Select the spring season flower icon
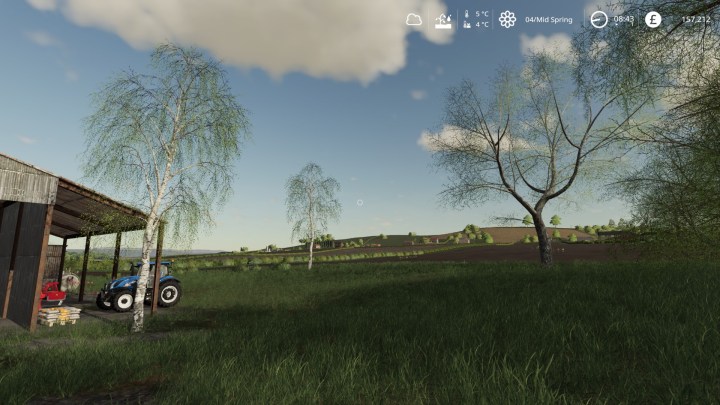Image resolution: width=720 pixels, height=405 pixels. (507, 19)
